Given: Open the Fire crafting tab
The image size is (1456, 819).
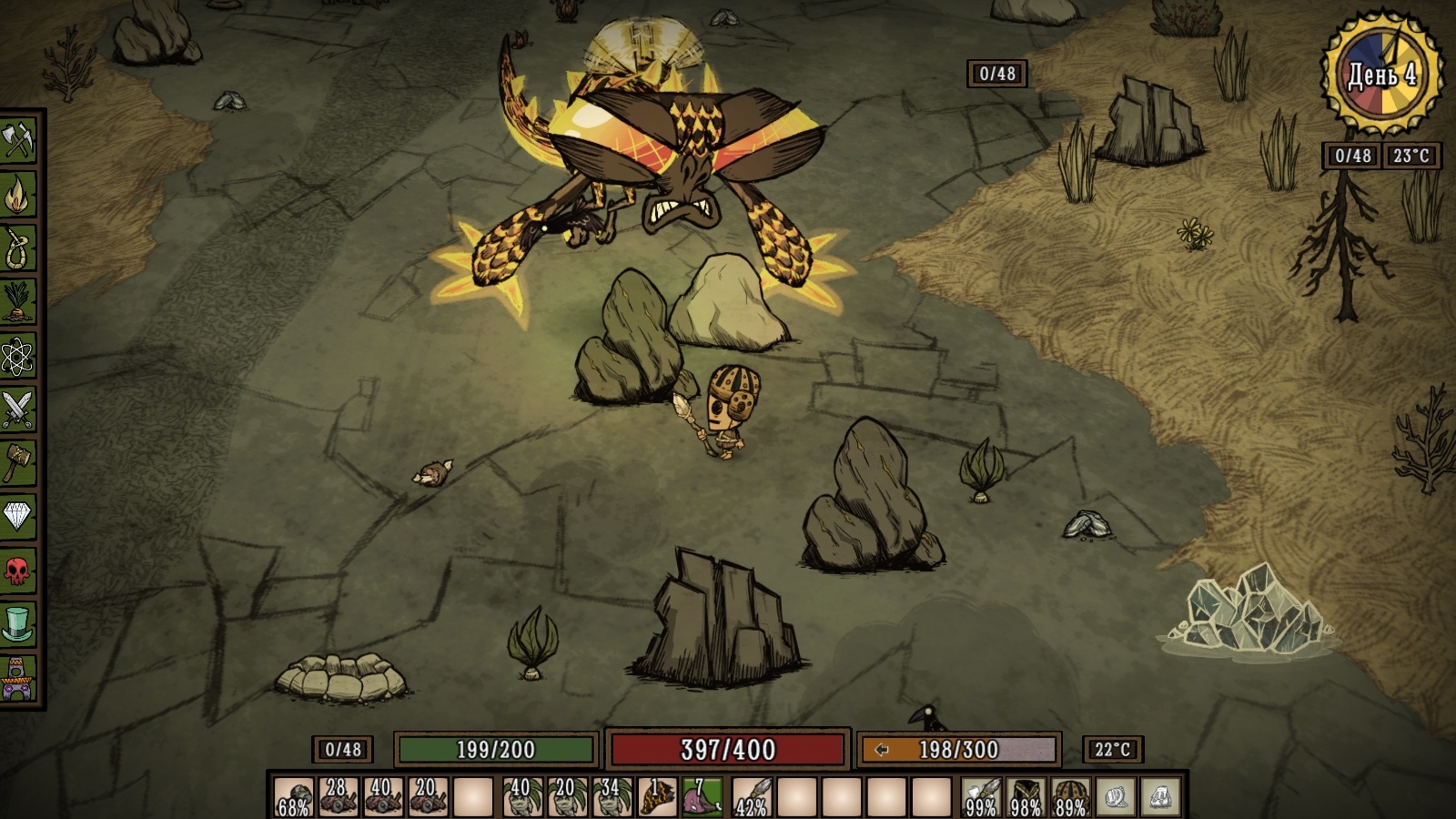Looking at the screenshot, I should [18, 195].
